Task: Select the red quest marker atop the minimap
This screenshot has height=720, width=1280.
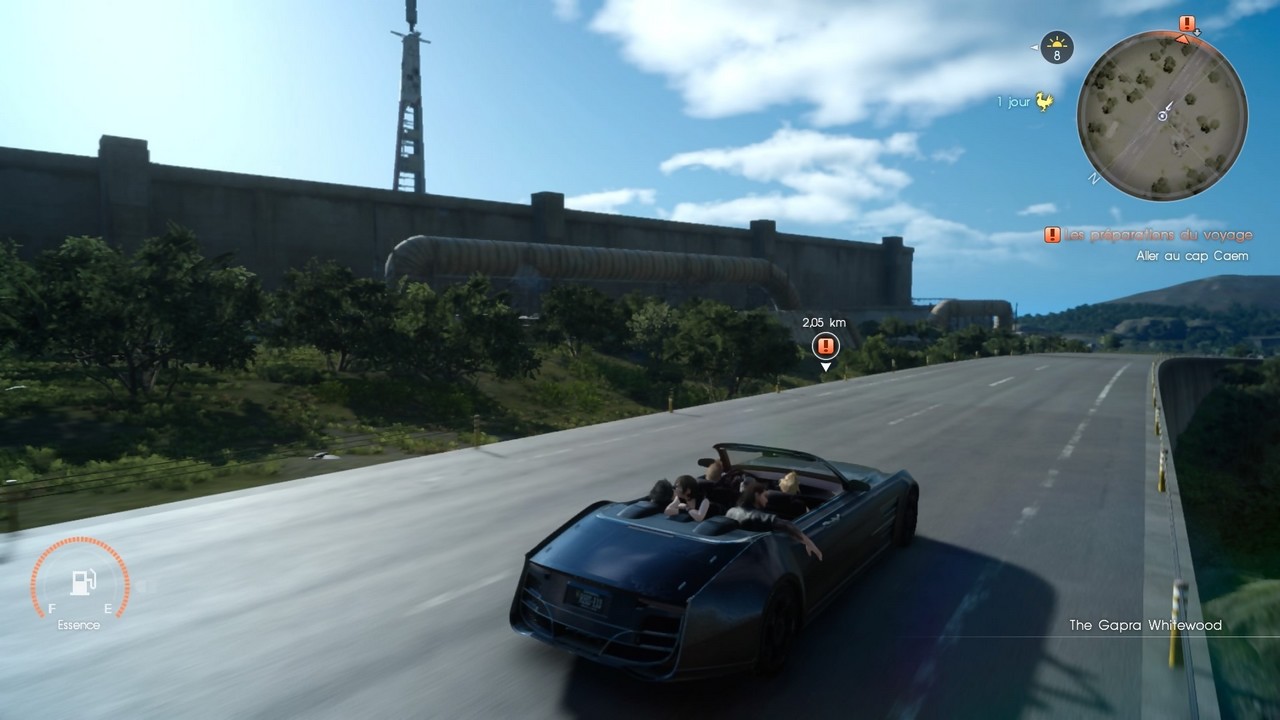Action: (x=1187, y=24)
